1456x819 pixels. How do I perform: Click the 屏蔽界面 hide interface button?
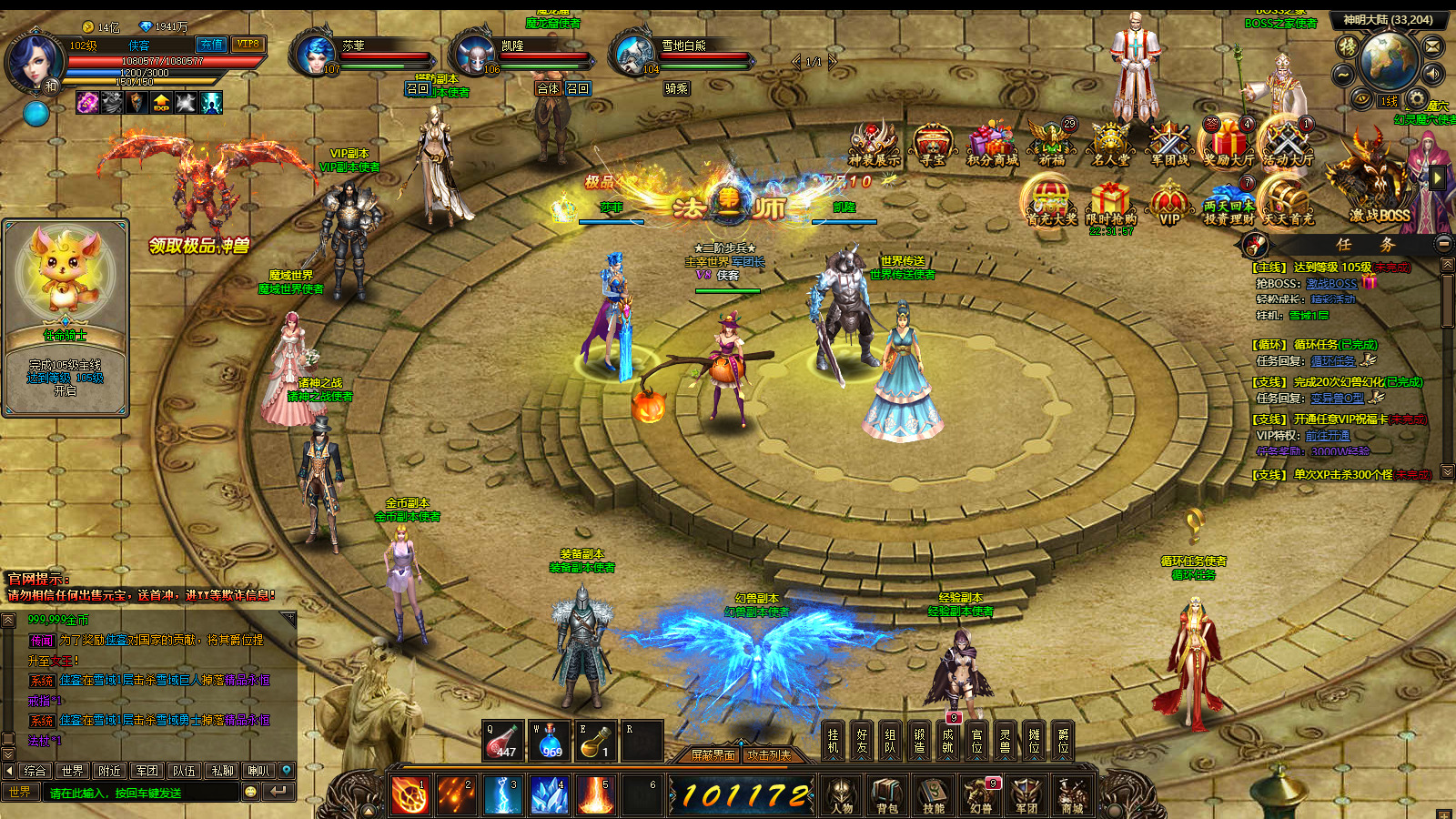click(x=713, y=755)
